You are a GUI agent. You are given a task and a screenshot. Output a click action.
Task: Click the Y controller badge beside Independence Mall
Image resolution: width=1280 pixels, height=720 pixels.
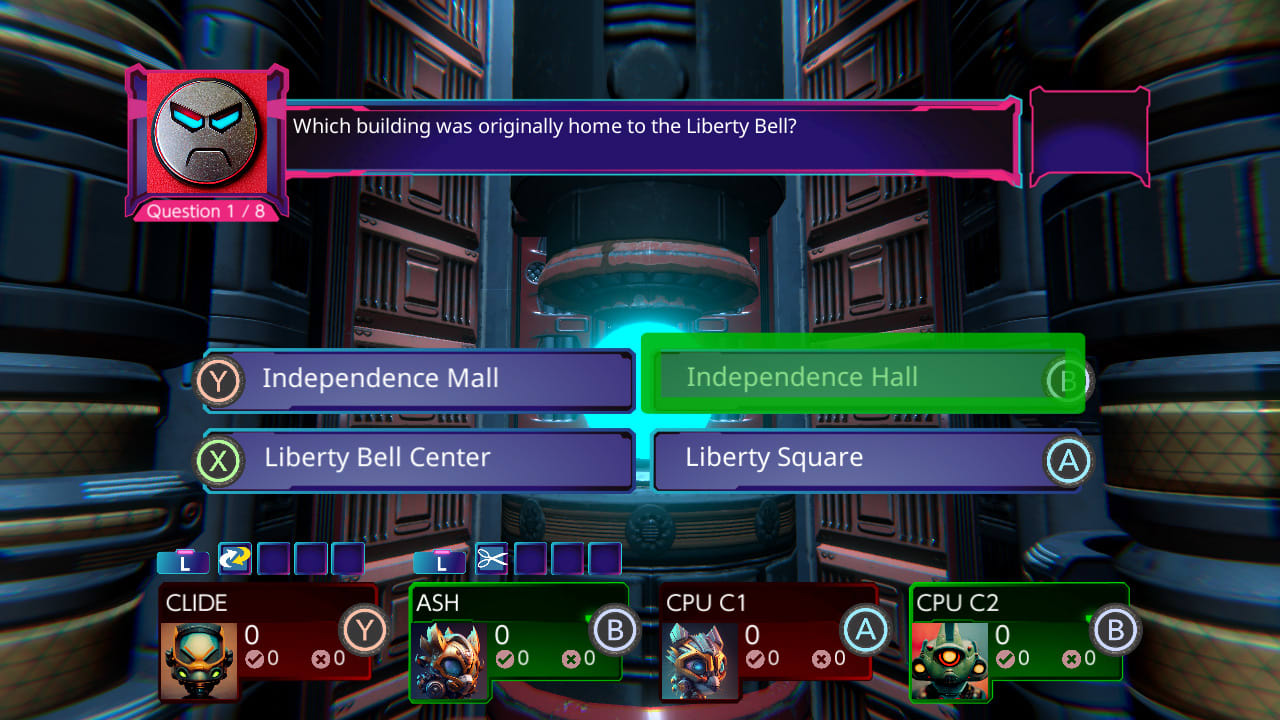(x=218, y=380)
